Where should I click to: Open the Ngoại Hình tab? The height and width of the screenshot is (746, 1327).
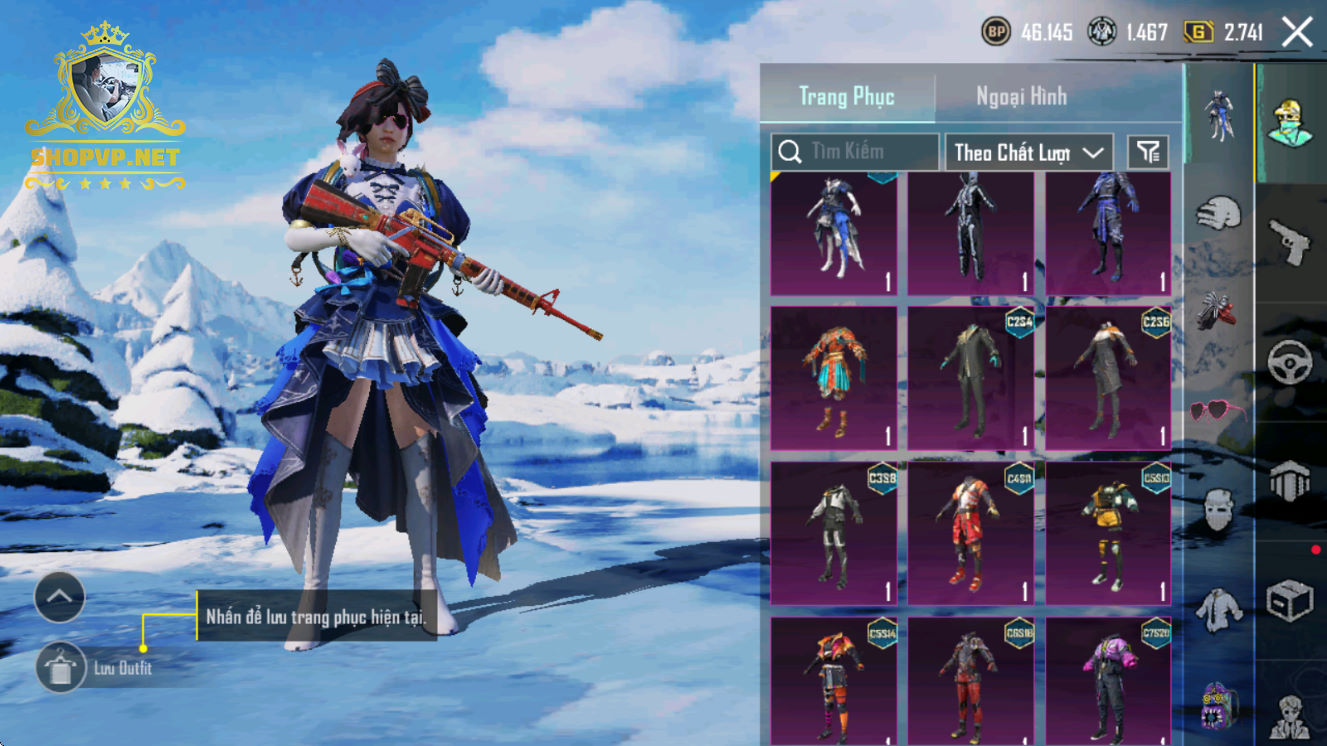[1021, 97]
